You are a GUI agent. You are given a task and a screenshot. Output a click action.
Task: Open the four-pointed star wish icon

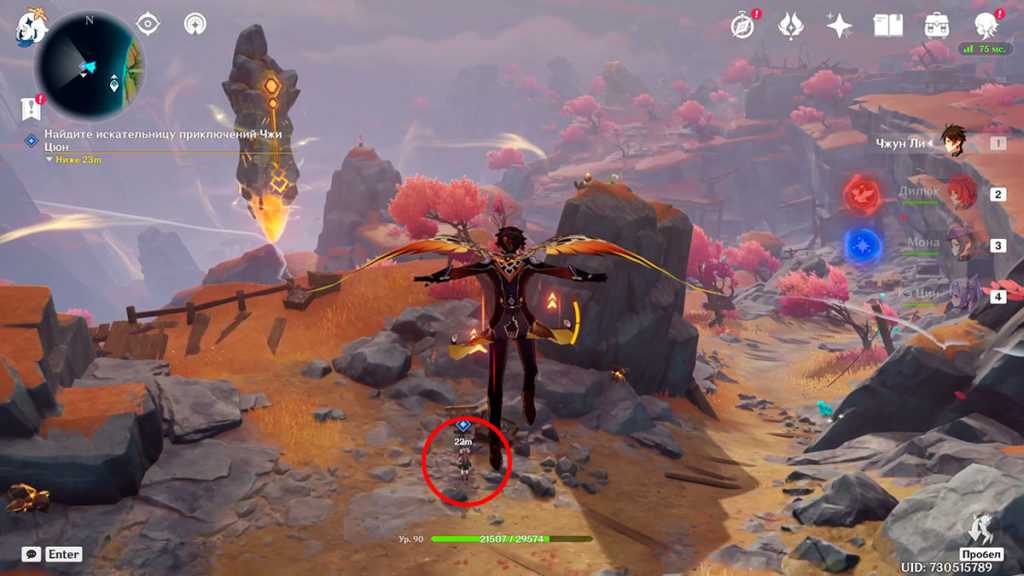click(x=838, y=25)
